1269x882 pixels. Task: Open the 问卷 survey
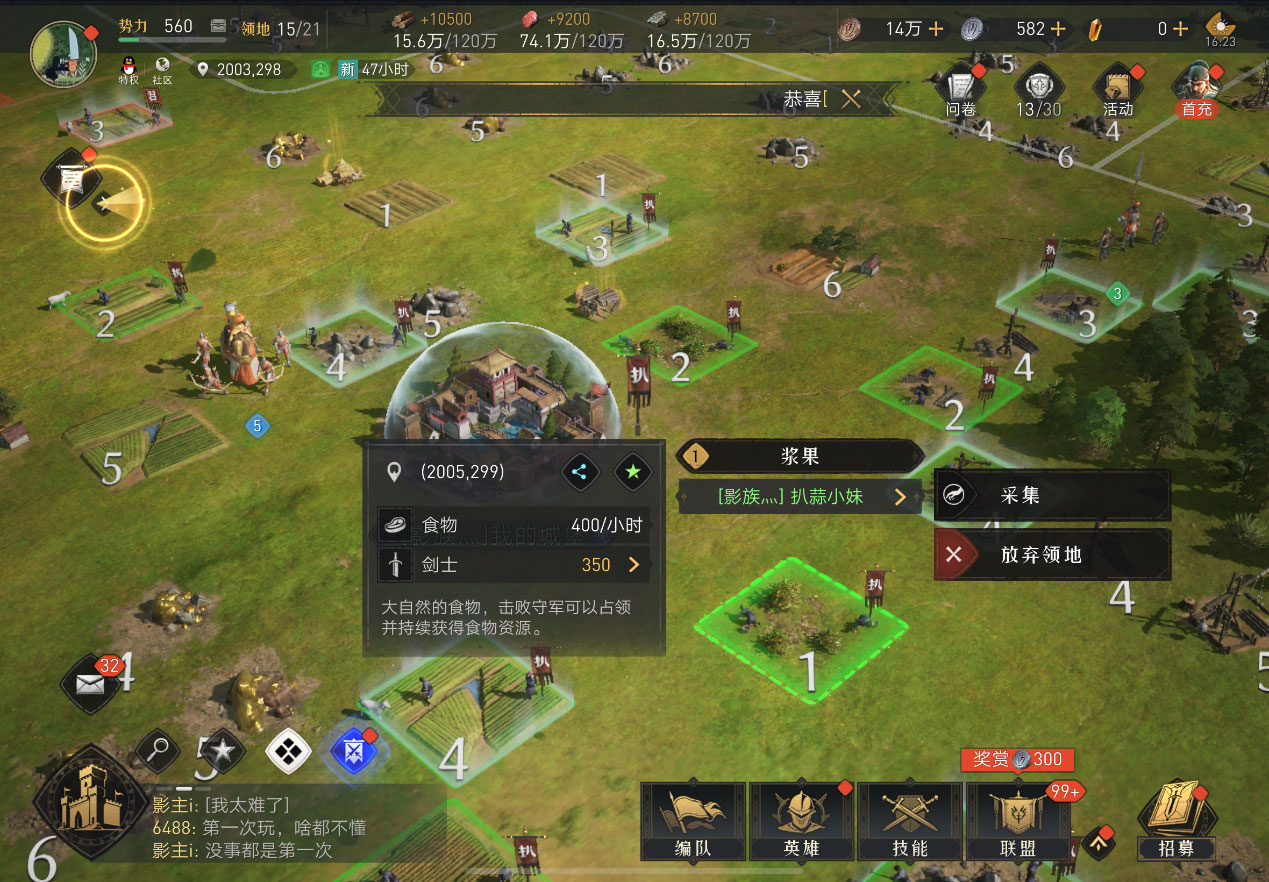[961, 90]
